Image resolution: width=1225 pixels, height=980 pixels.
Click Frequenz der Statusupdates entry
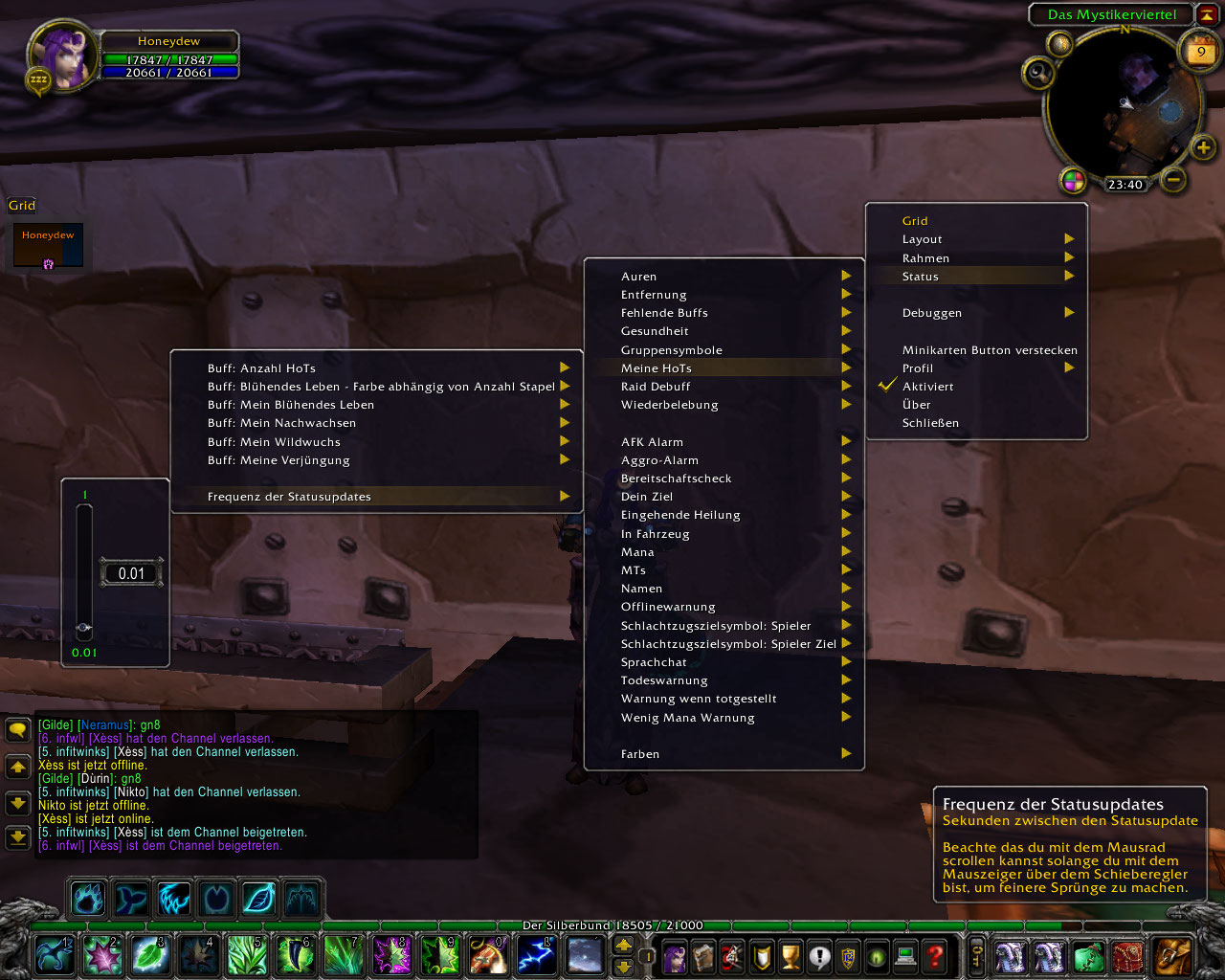coord(289,497)
